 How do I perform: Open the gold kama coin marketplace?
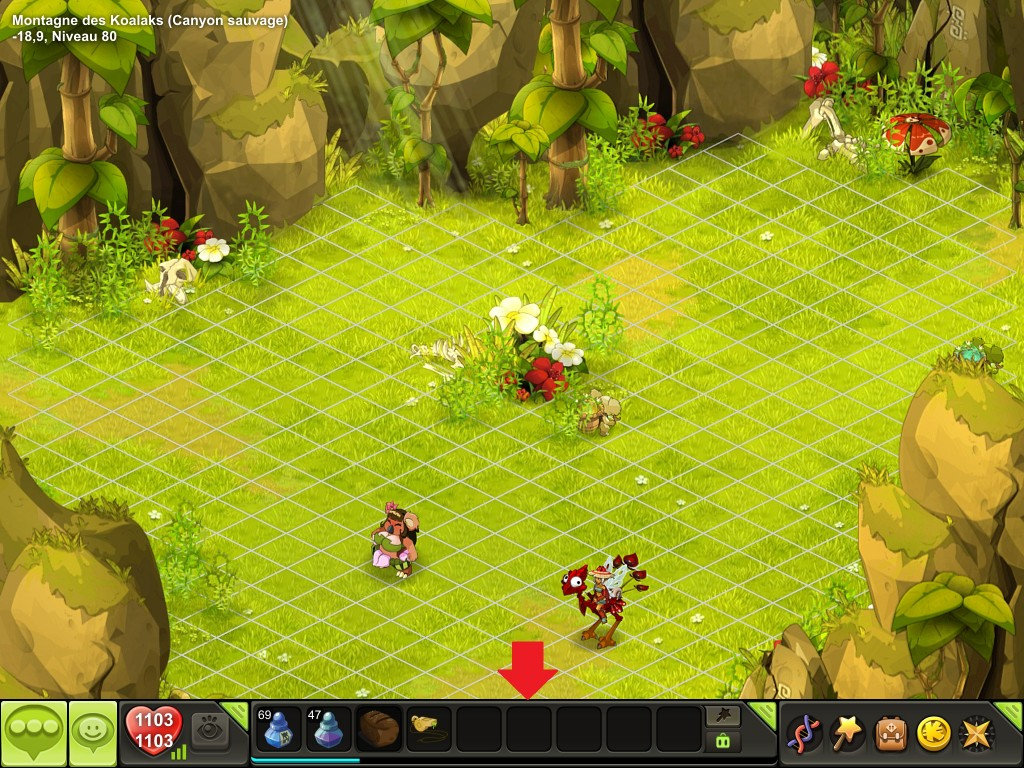(x=934, y=733)
